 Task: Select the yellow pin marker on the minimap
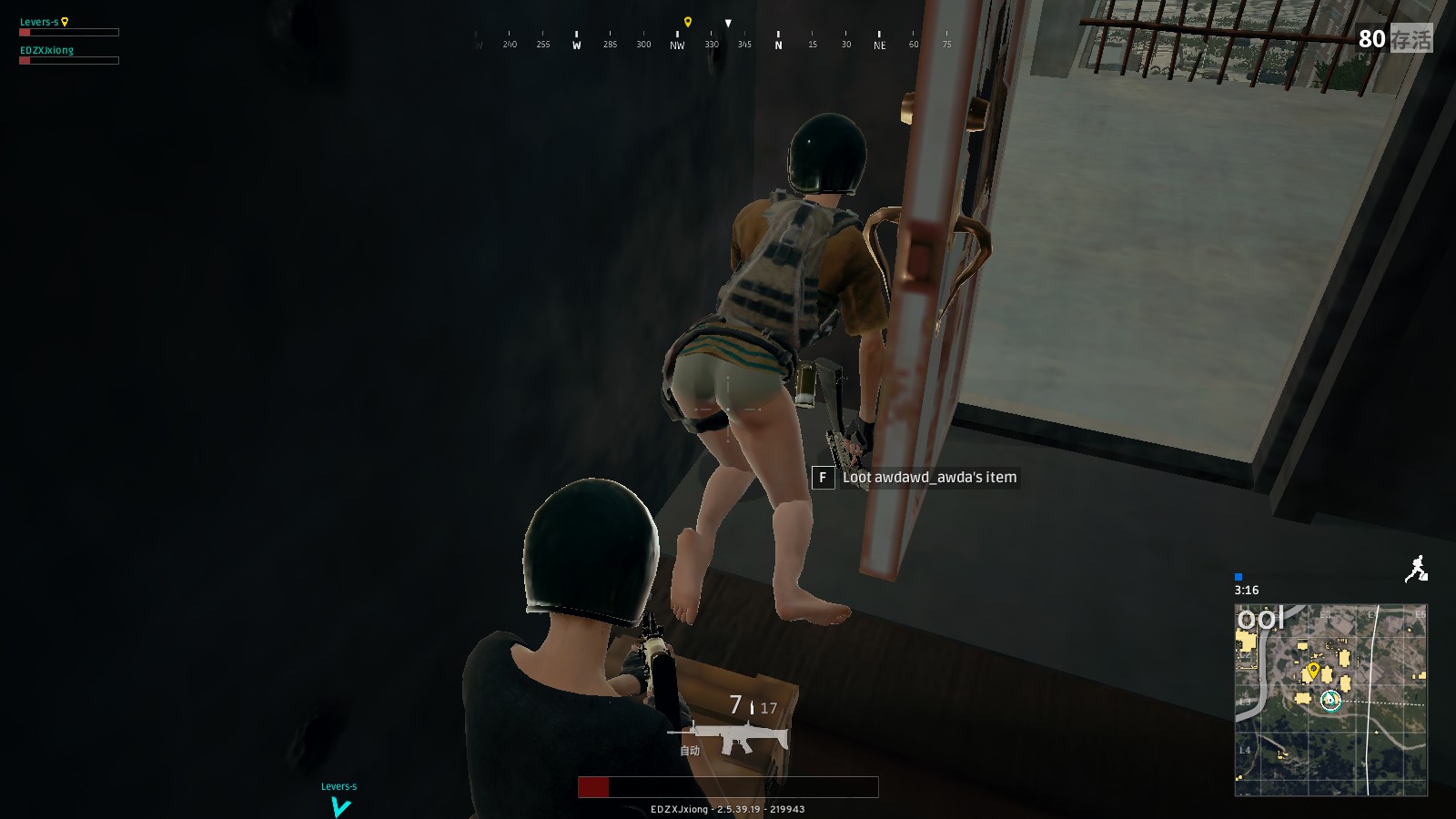pyautogui.click(x=1313, y=669)
